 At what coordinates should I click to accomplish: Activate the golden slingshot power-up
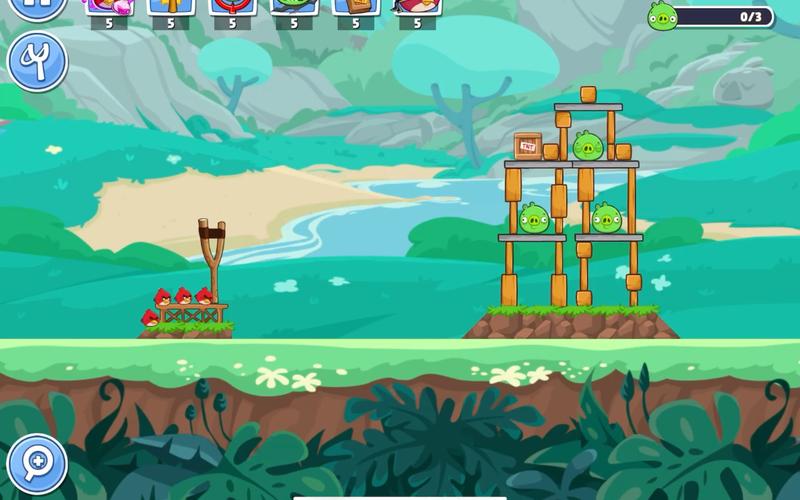tap(170, 6)
